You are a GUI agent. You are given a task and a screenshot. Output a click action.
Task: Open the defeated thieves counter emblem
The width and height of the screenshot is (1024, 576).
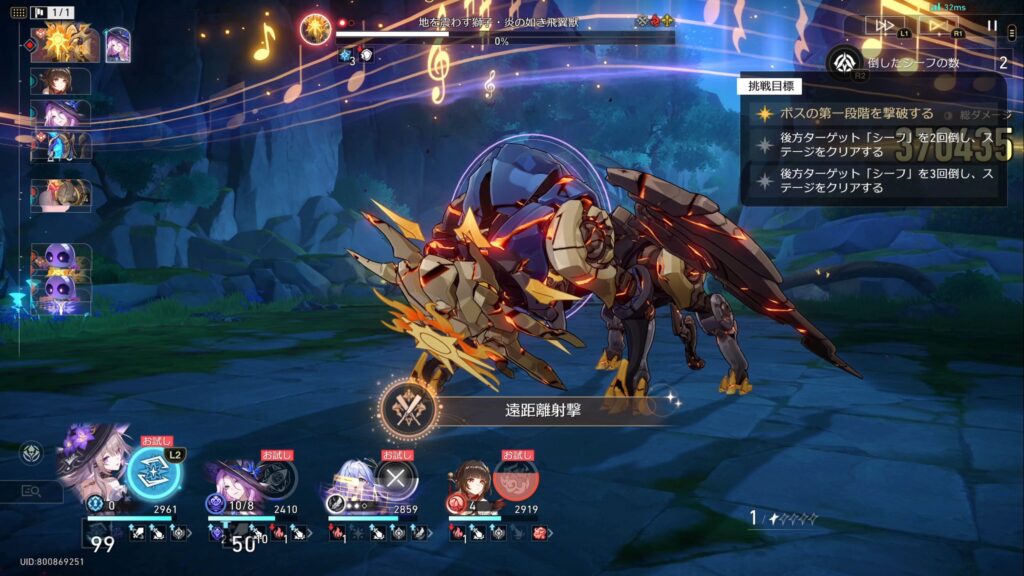point(845,63)
